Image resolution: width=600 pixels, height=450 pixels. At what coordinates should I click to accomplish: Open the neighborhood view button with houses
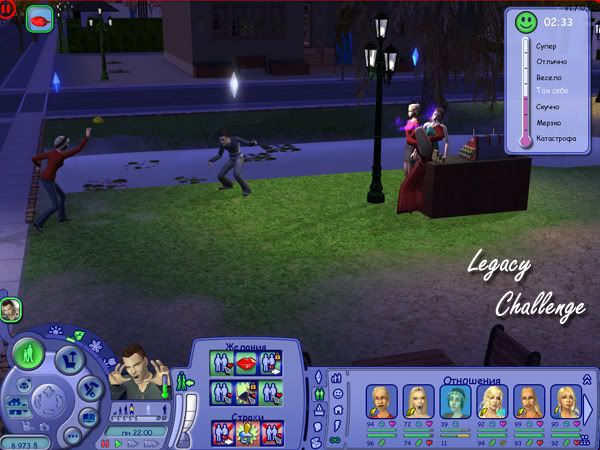pos(17,406)
